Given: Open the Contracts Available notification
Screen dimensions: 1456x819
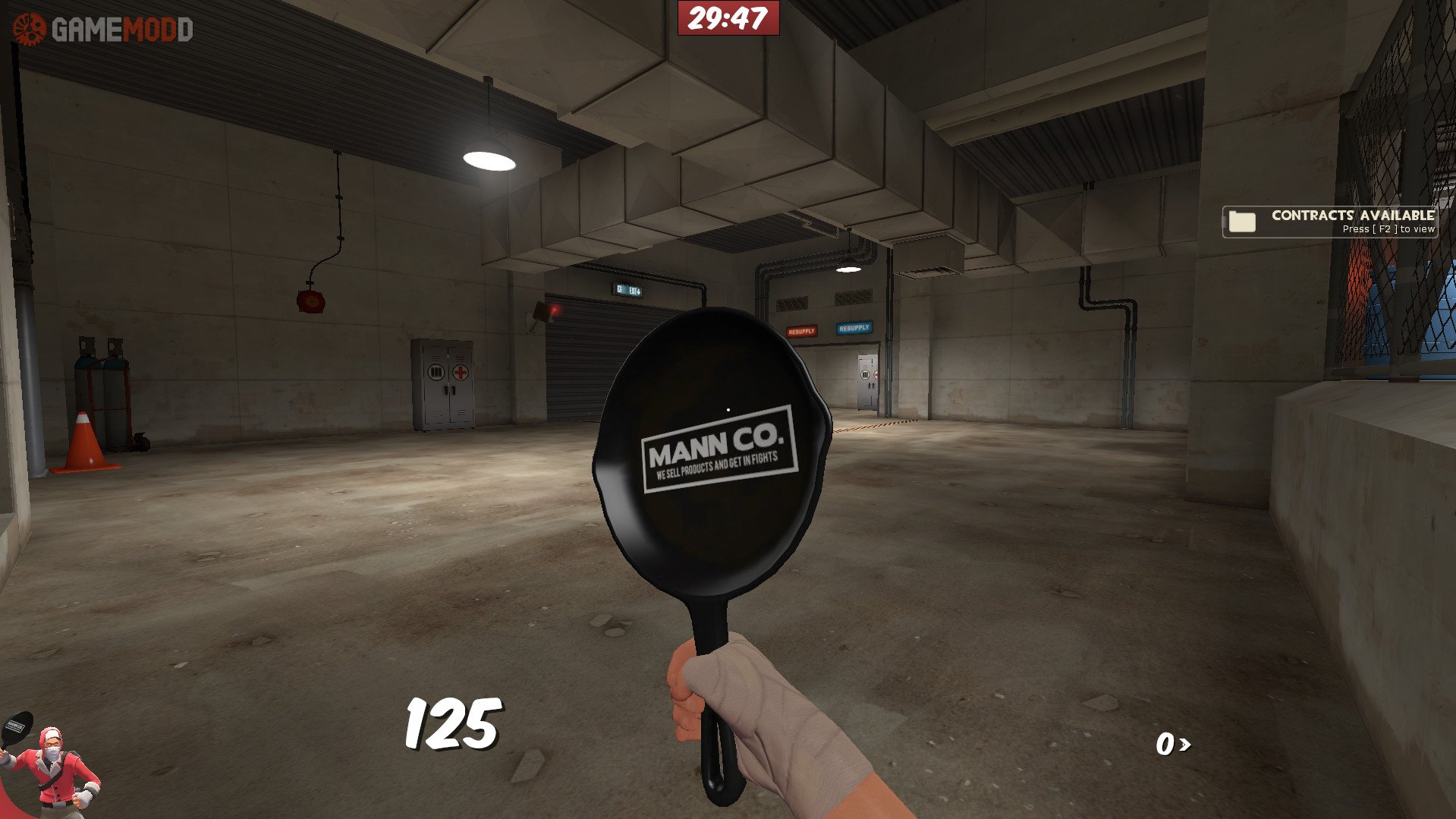Looking at the screenshot, I should pyautogui.click(x=1330, y=222).
